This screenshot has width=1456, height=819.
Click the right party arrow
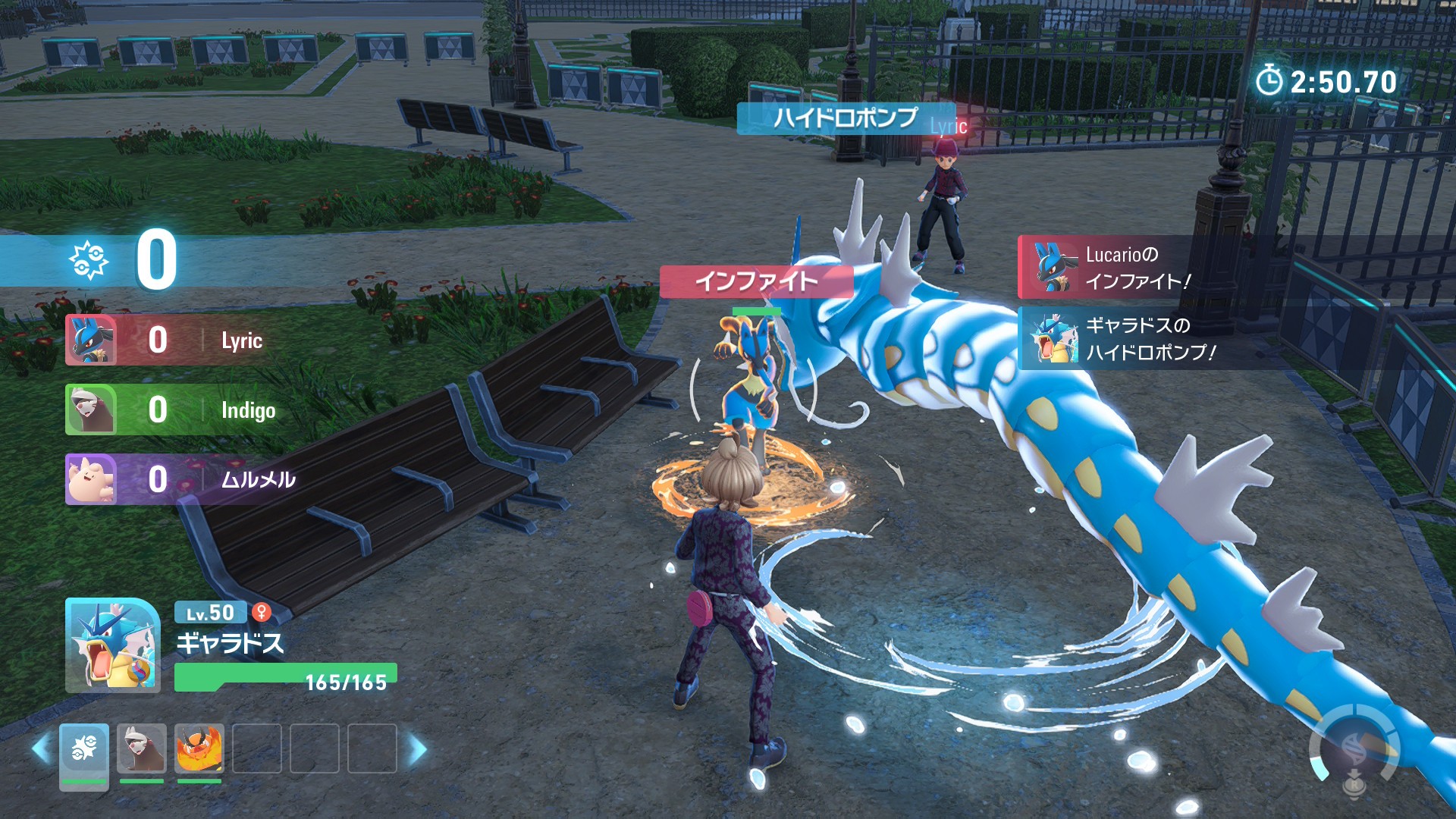tap(417, 749)
